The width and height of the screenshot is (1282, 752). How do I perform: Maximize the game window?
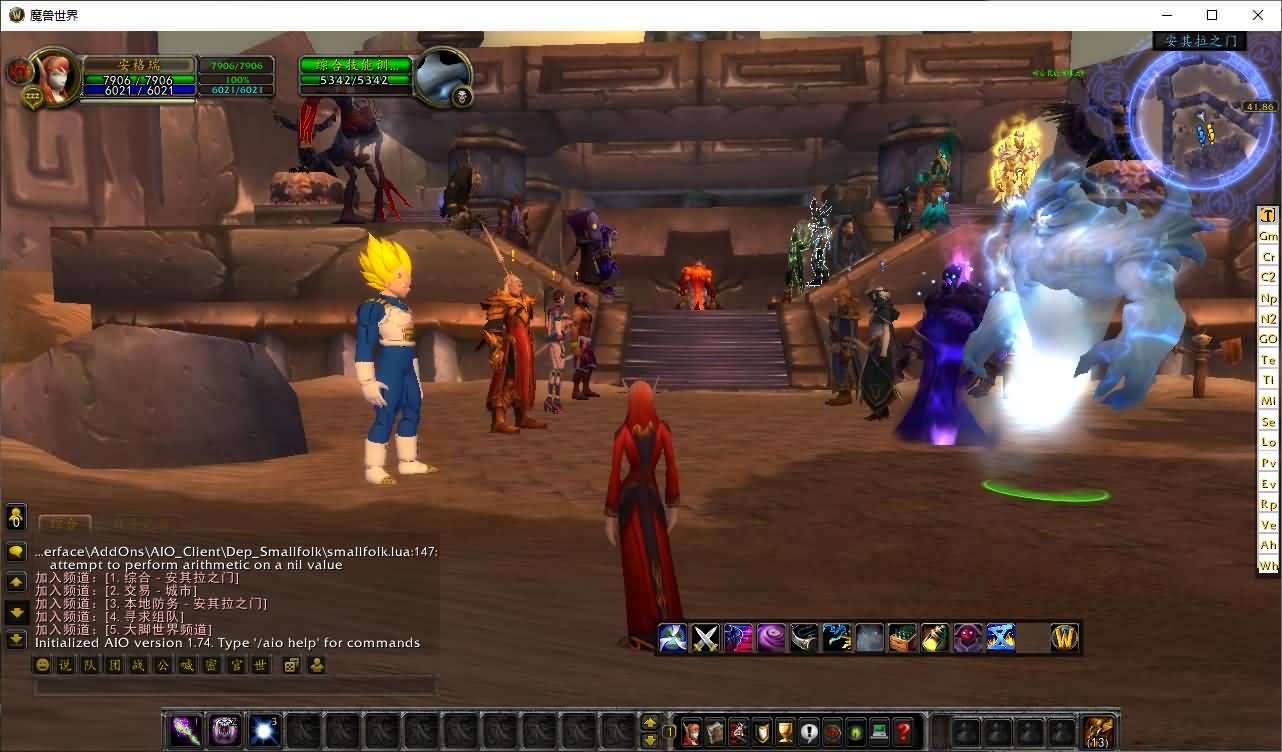click(1212, 15)
